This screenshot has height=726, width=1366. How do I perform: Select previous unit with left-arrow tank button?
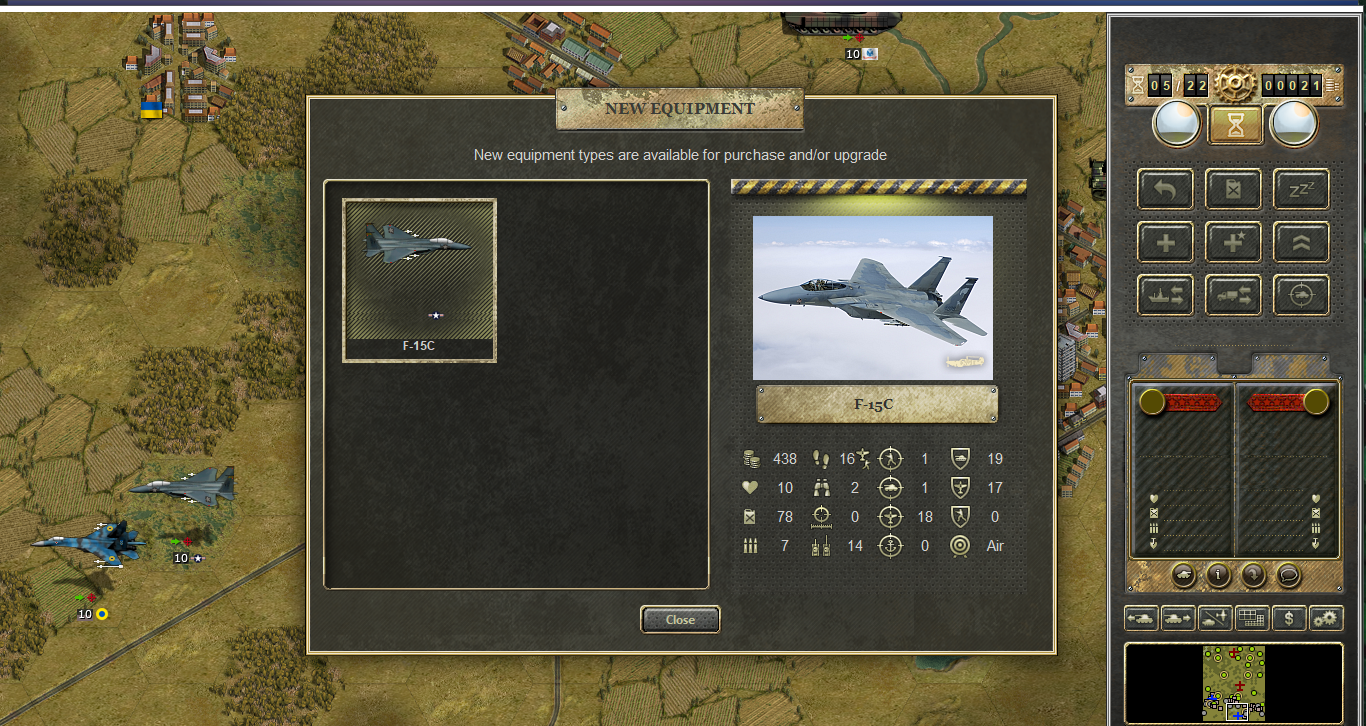[x=1141, y=618]
